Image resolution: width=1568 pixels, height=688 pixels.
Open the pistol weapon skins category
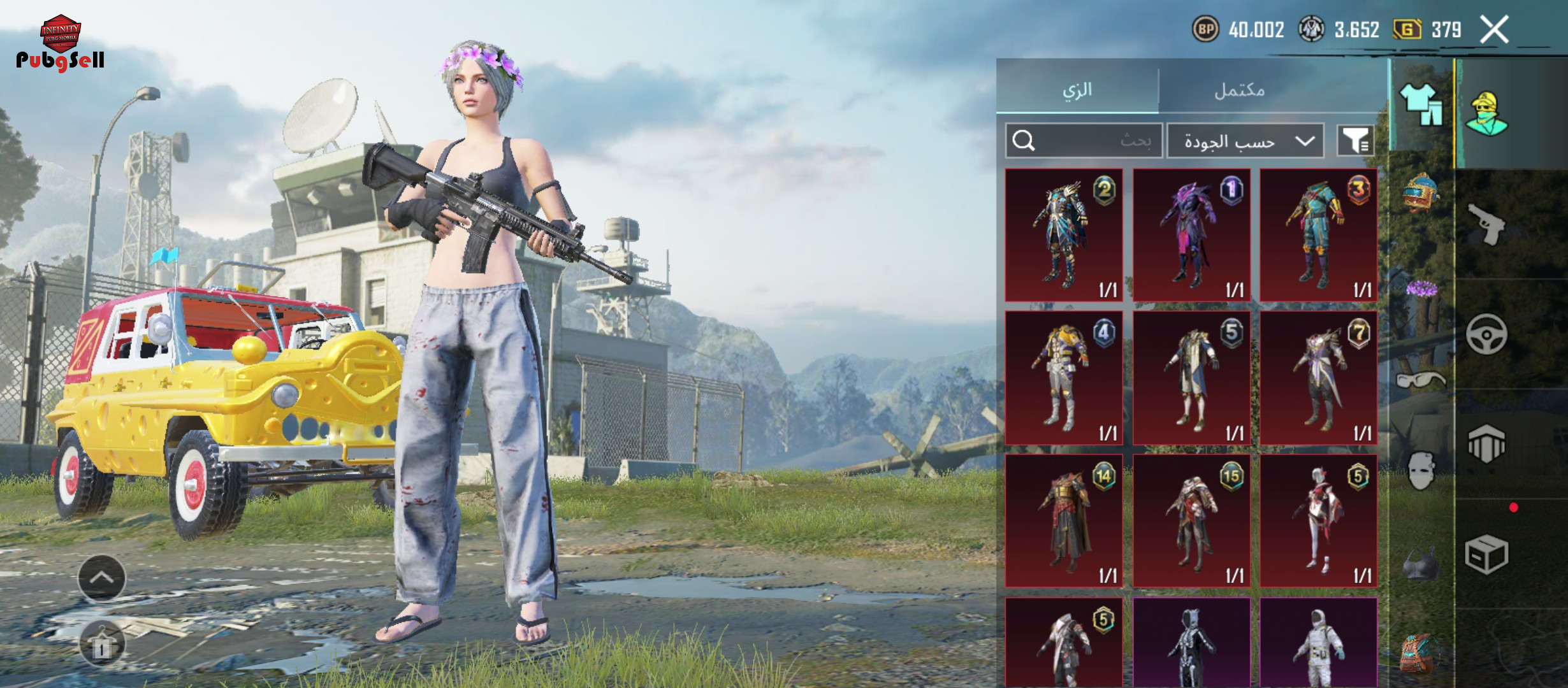[x=1486, y=224]
